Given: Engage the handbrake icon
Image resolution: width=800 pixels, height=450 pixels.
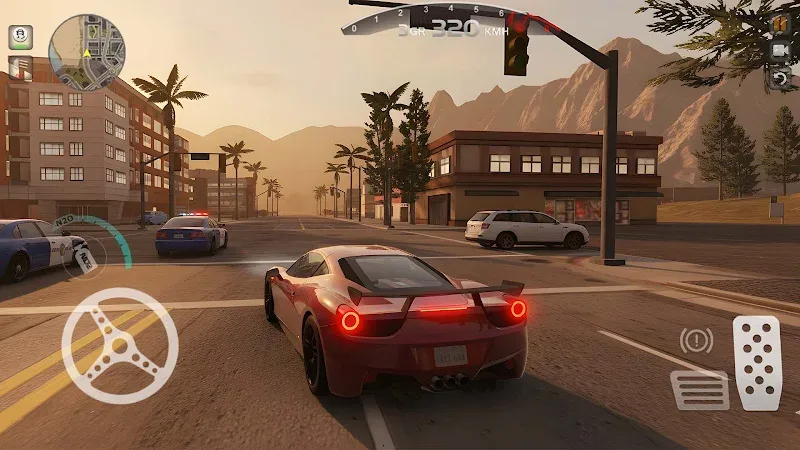Looking at the screenshot, I should click(x=696, y=341).
